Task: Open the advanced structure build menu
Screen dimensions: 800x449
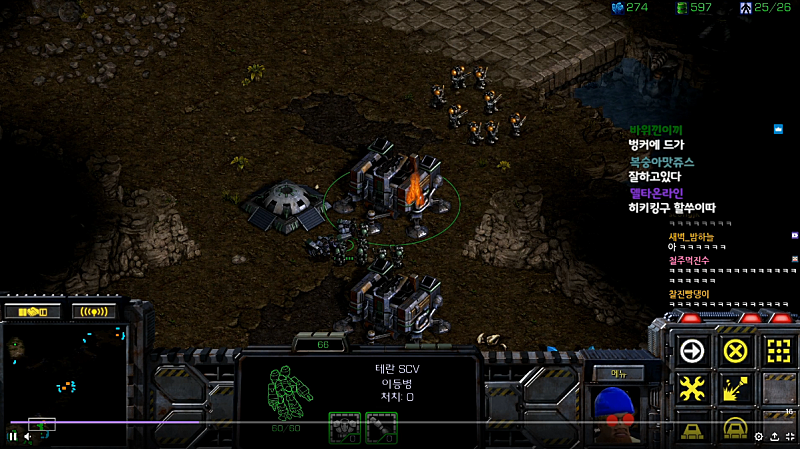Action: click(x=735, y=427)
